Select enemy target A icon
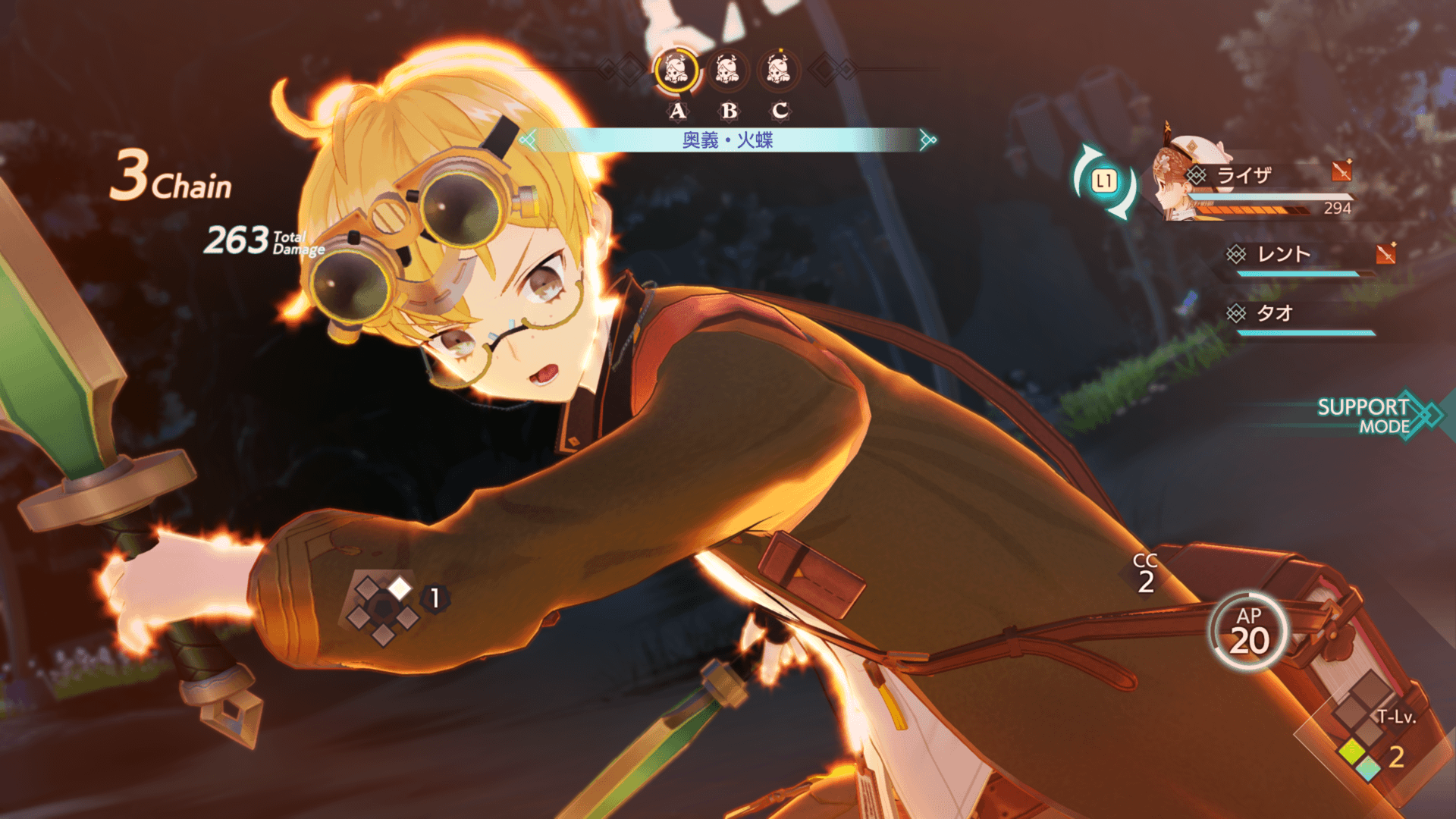This screenshot has width=1456, height=819. (x=676, y=71)
